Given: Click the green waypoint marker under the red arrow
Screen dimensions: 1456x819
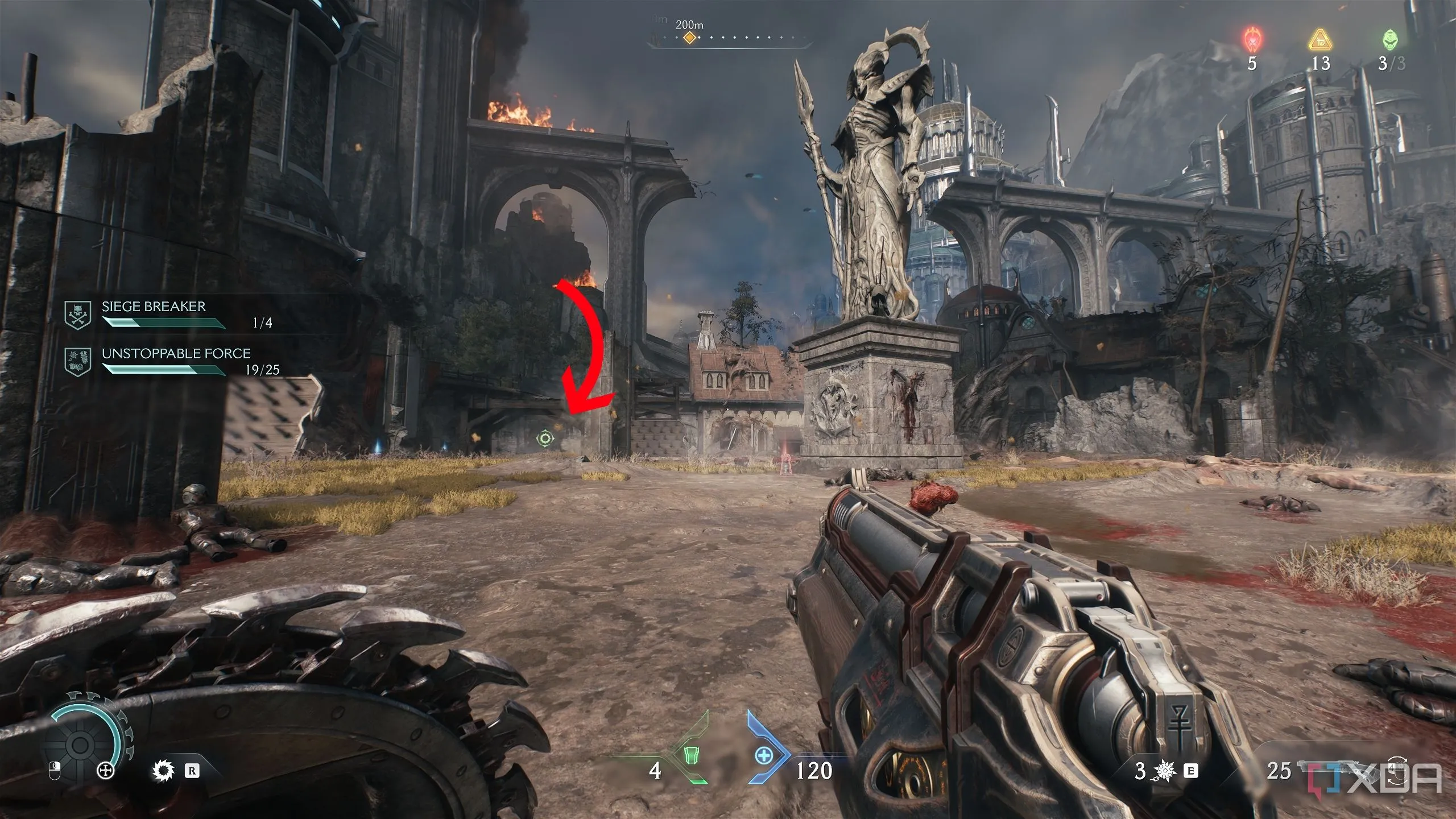Looking at the screenshot, I should 545,438.
